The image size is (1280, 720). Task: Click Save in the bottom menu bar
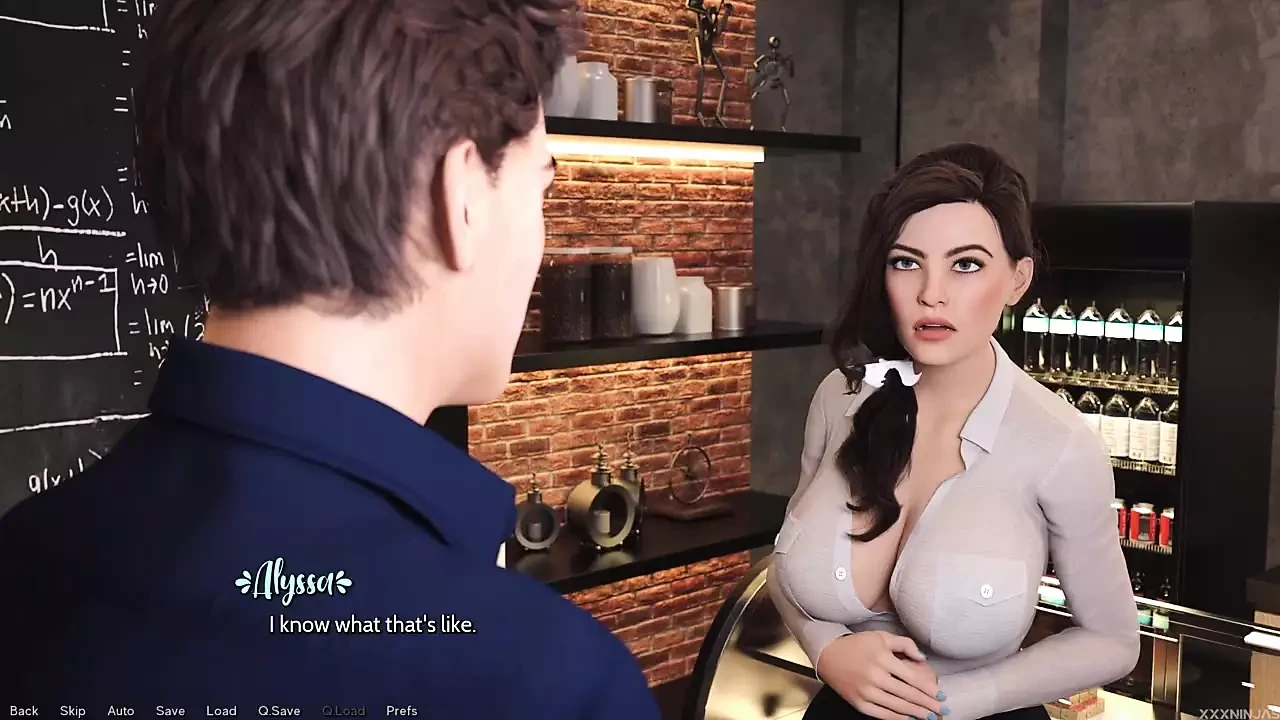pos(170,710)
